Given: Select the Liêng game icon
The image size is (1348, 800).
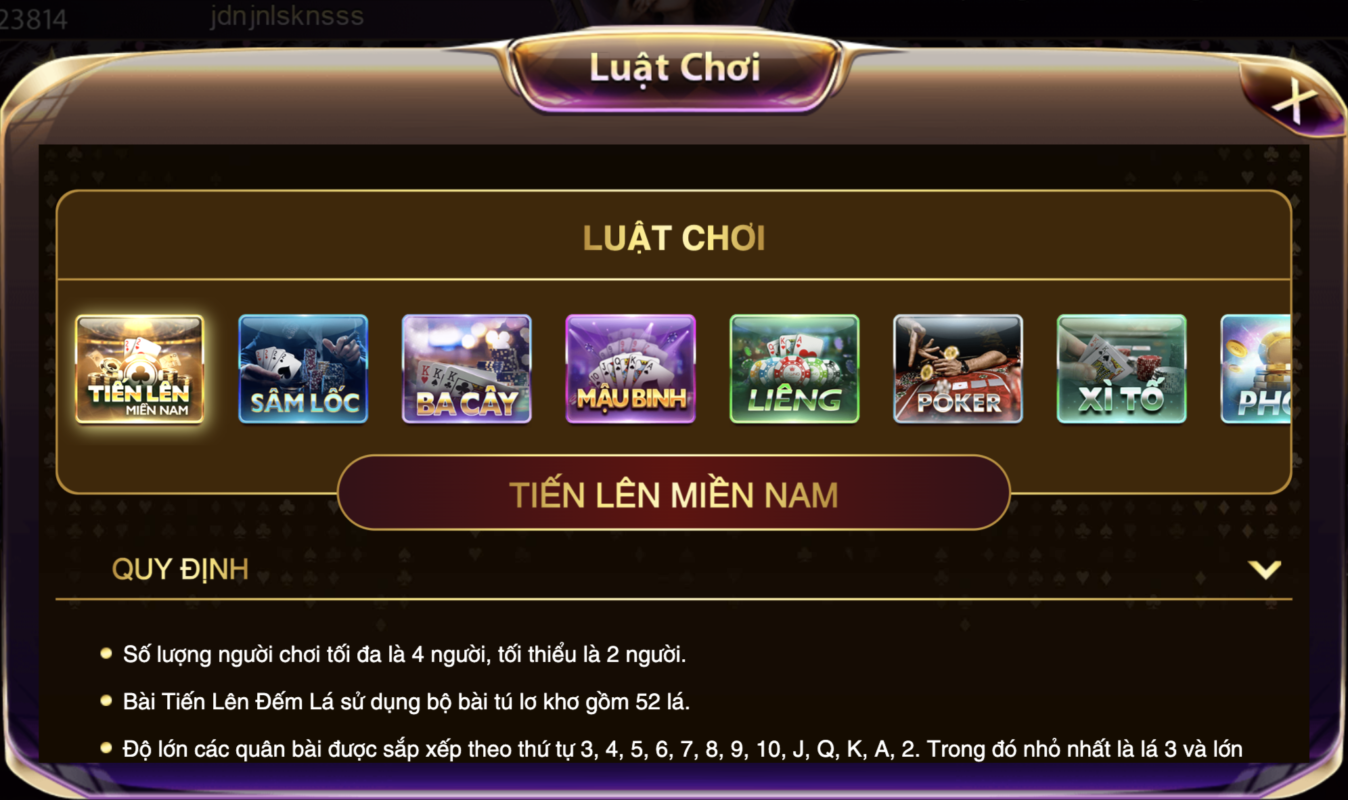Looking at the screenshot, I should (795, 369).
